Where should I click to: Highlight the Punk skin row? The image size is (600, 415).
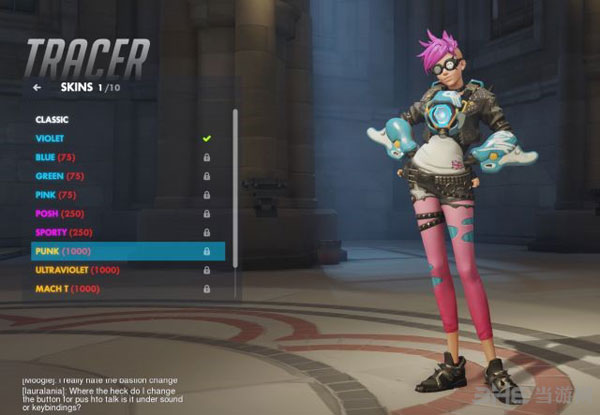coord(127,251)
